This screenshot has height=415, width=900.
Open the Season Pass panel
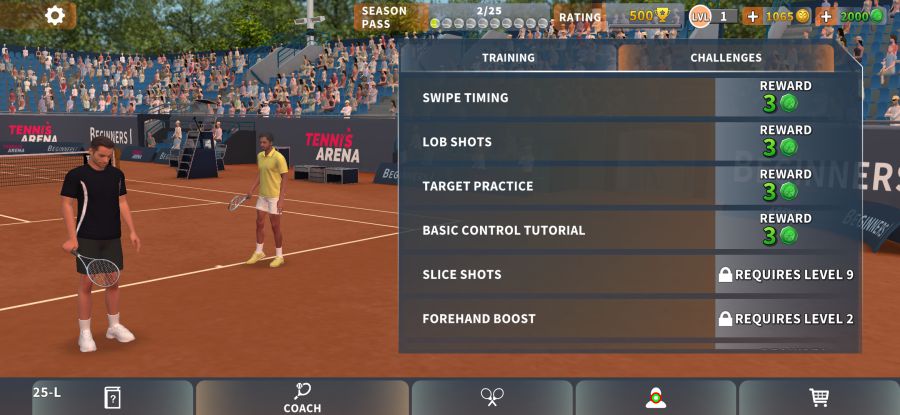(452, 17)
